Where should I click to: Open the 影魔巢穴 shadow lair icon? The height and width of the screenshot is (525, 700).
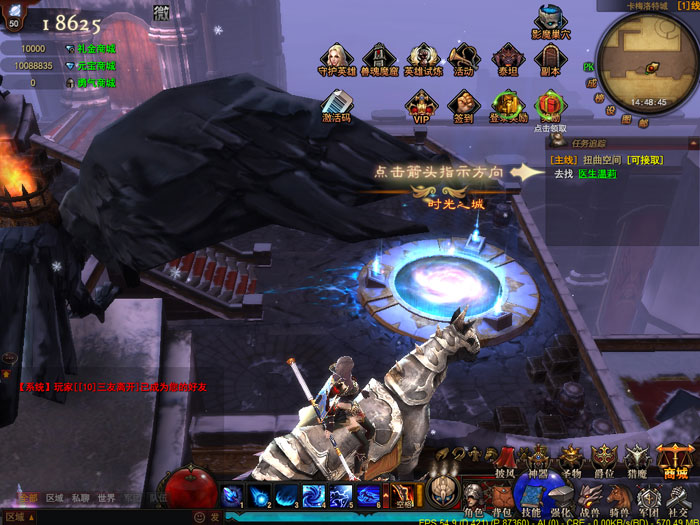[x=550, y=20]
